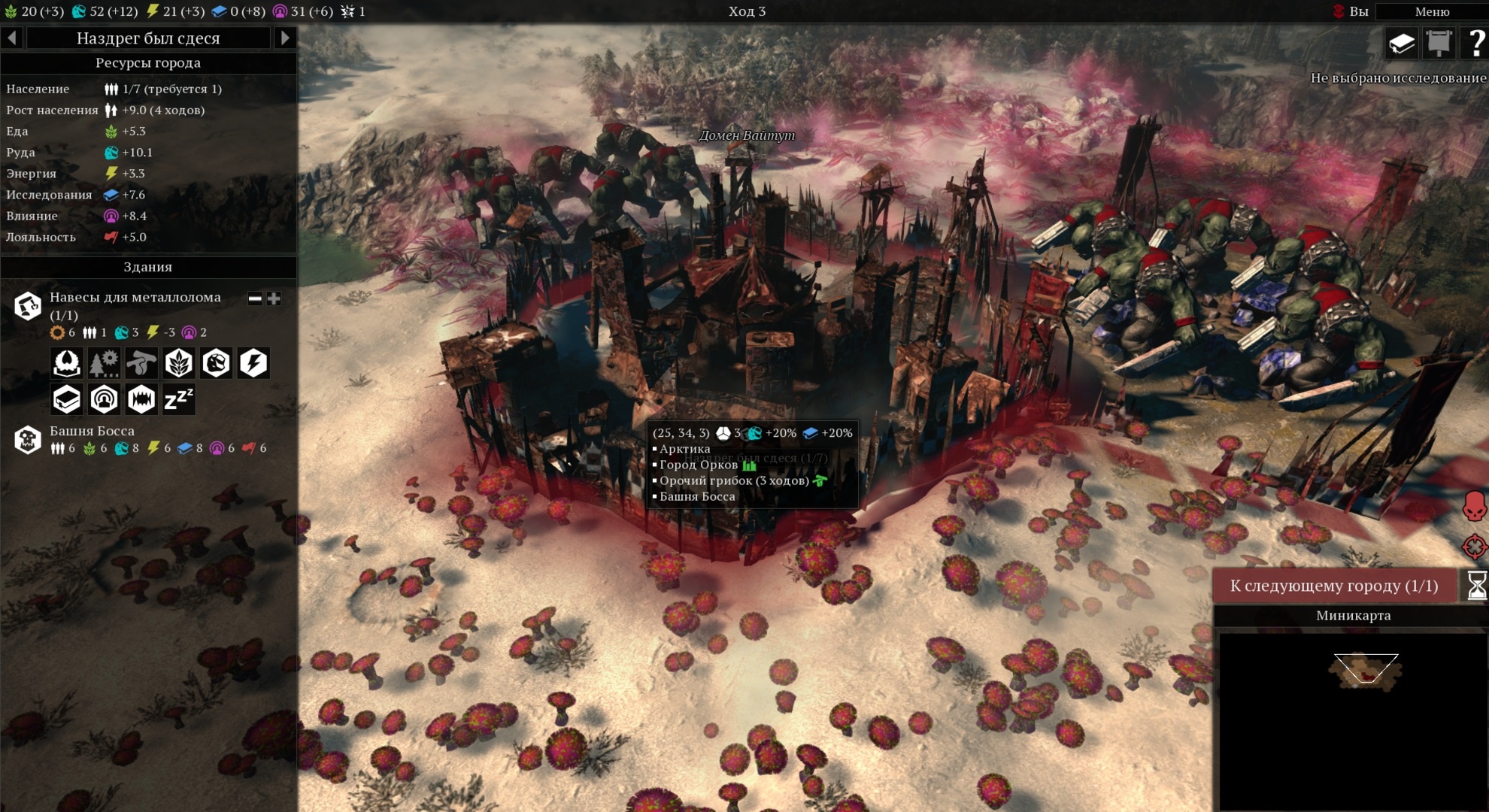The image size is (1489, 812).
Task: Select the Башня Босса building row
Action: 92,432
